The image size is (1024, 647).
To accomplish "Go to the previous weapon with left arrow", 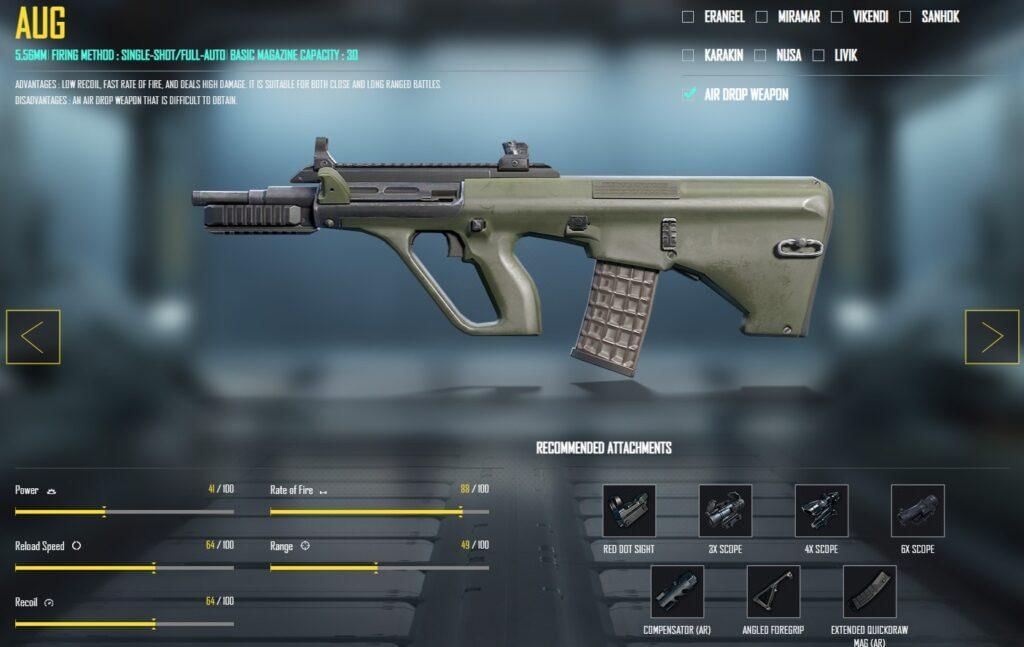I will [33, 337].
